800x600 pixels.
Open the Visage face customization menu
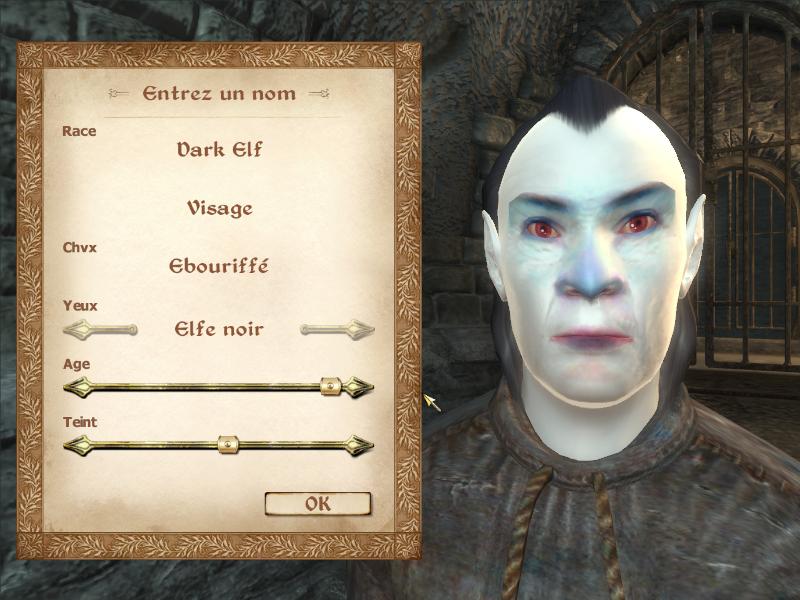(219, 209)
